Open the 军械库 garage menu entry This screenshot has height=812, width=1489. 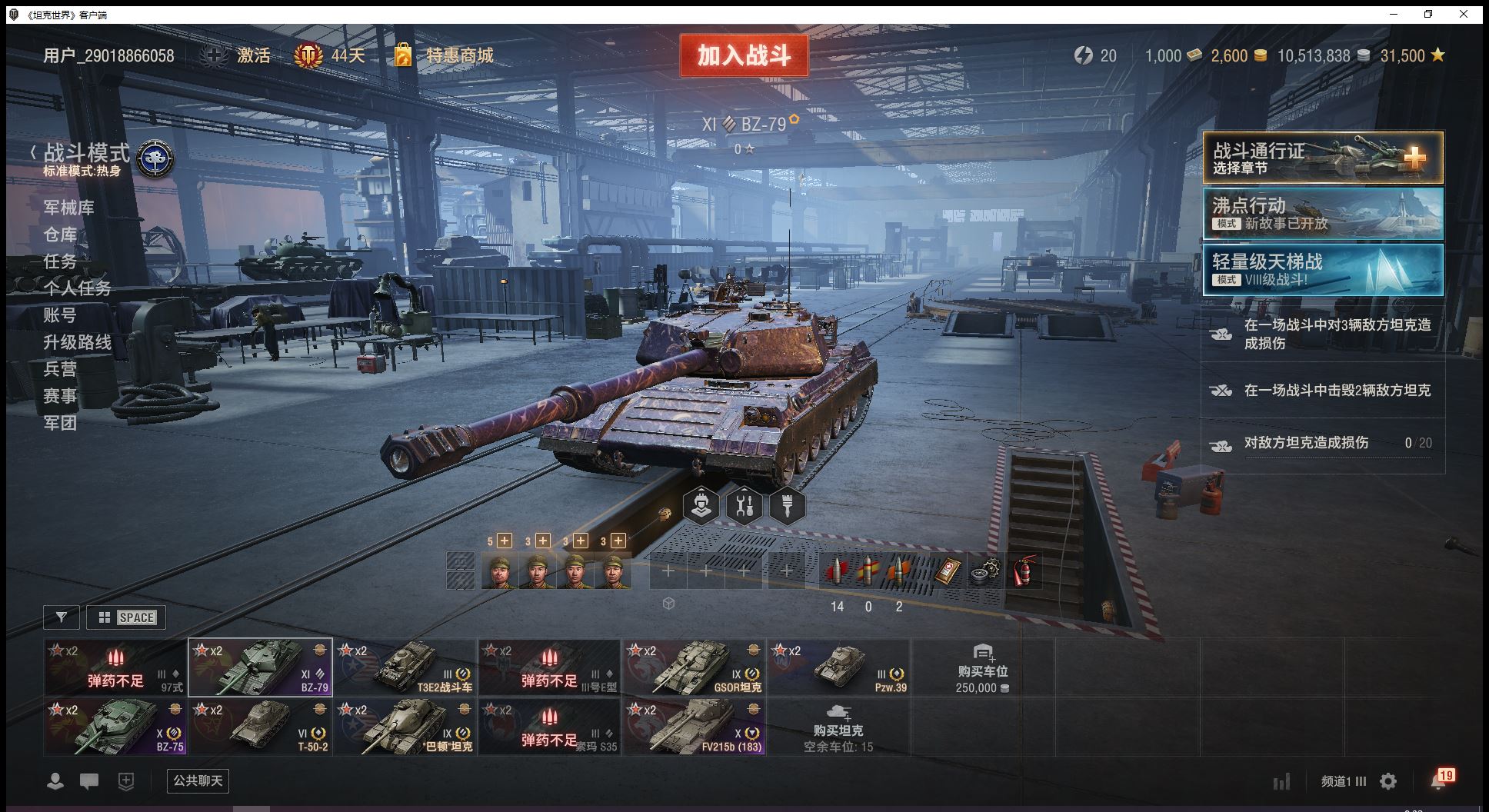69,208
